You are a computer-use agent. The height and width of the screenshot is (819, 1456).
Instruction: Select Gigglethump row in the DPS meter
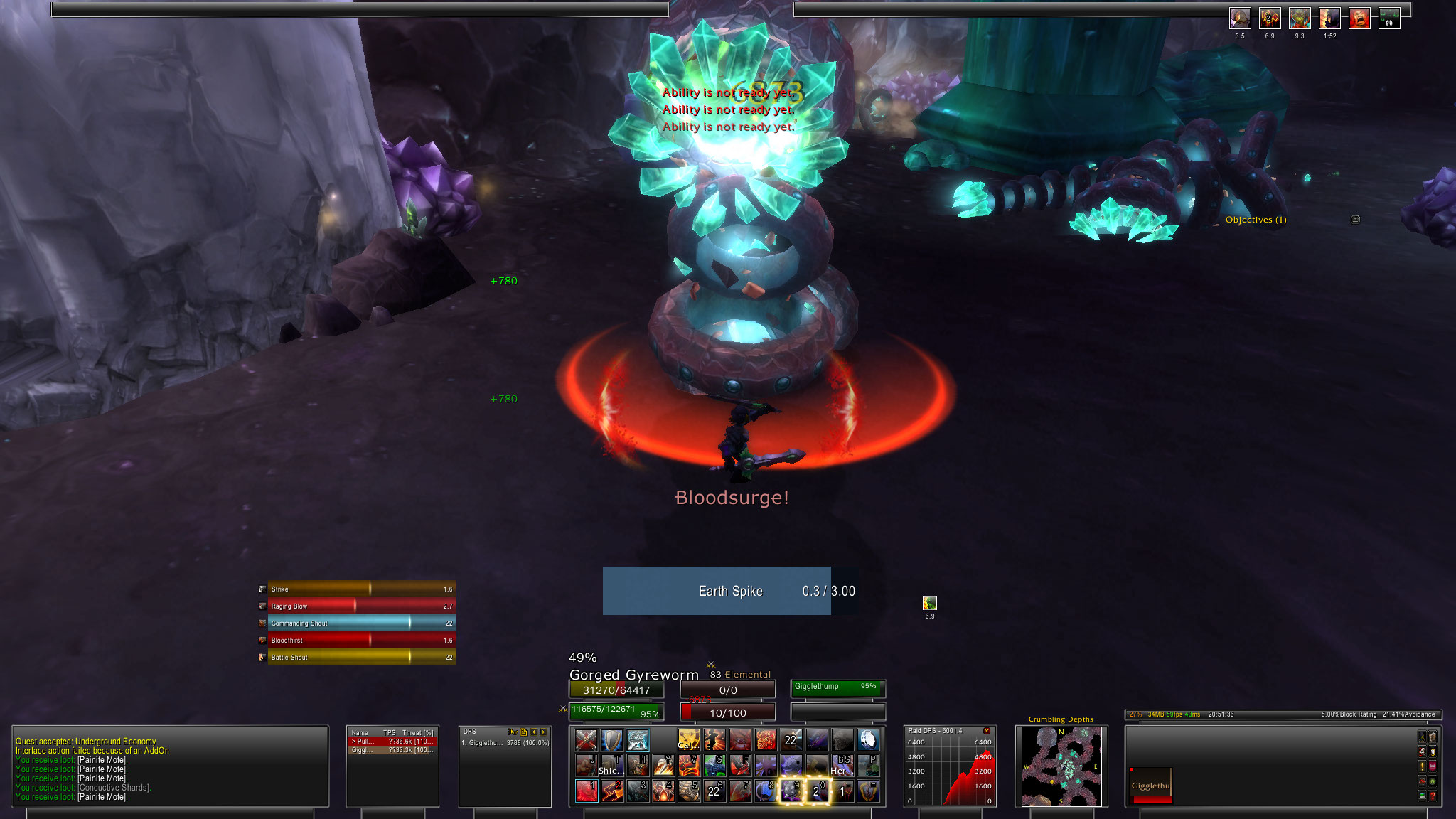click(x=505, y=743)
